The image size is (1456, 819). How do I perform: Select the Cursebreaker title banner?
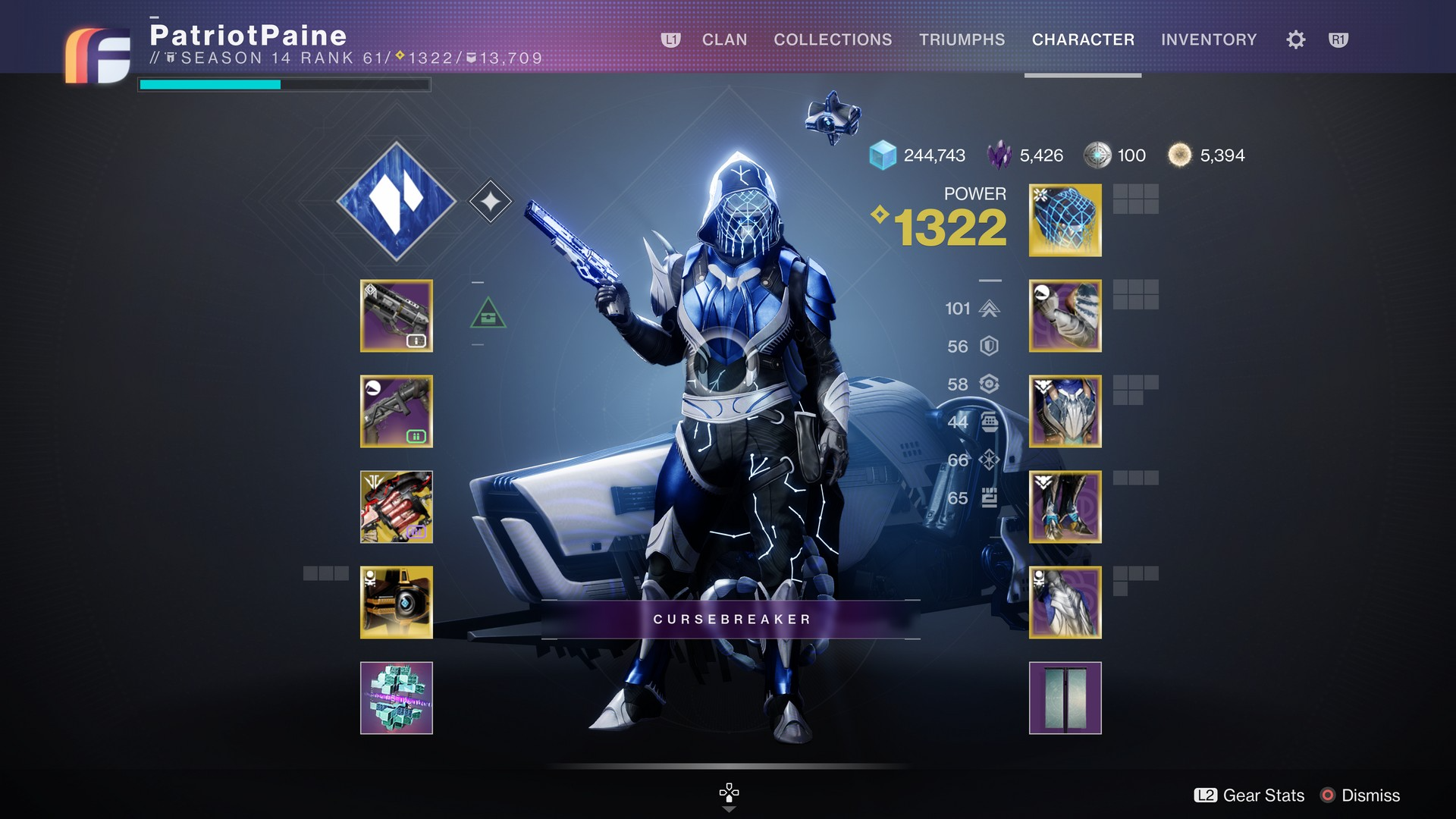click(730, 619)
